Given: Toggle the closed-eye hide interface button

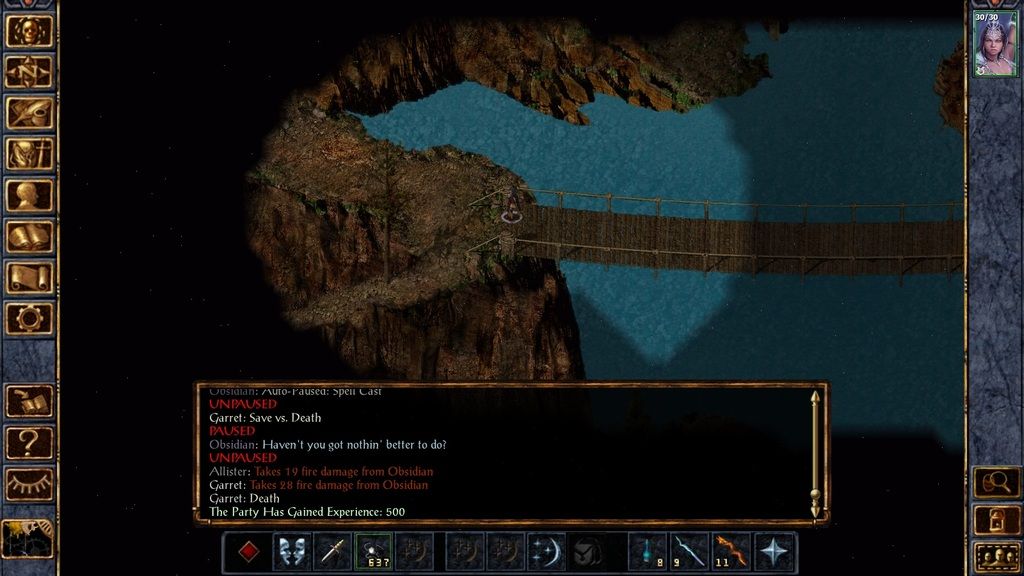Looking at the screenshot, I should tap(29, 484).
